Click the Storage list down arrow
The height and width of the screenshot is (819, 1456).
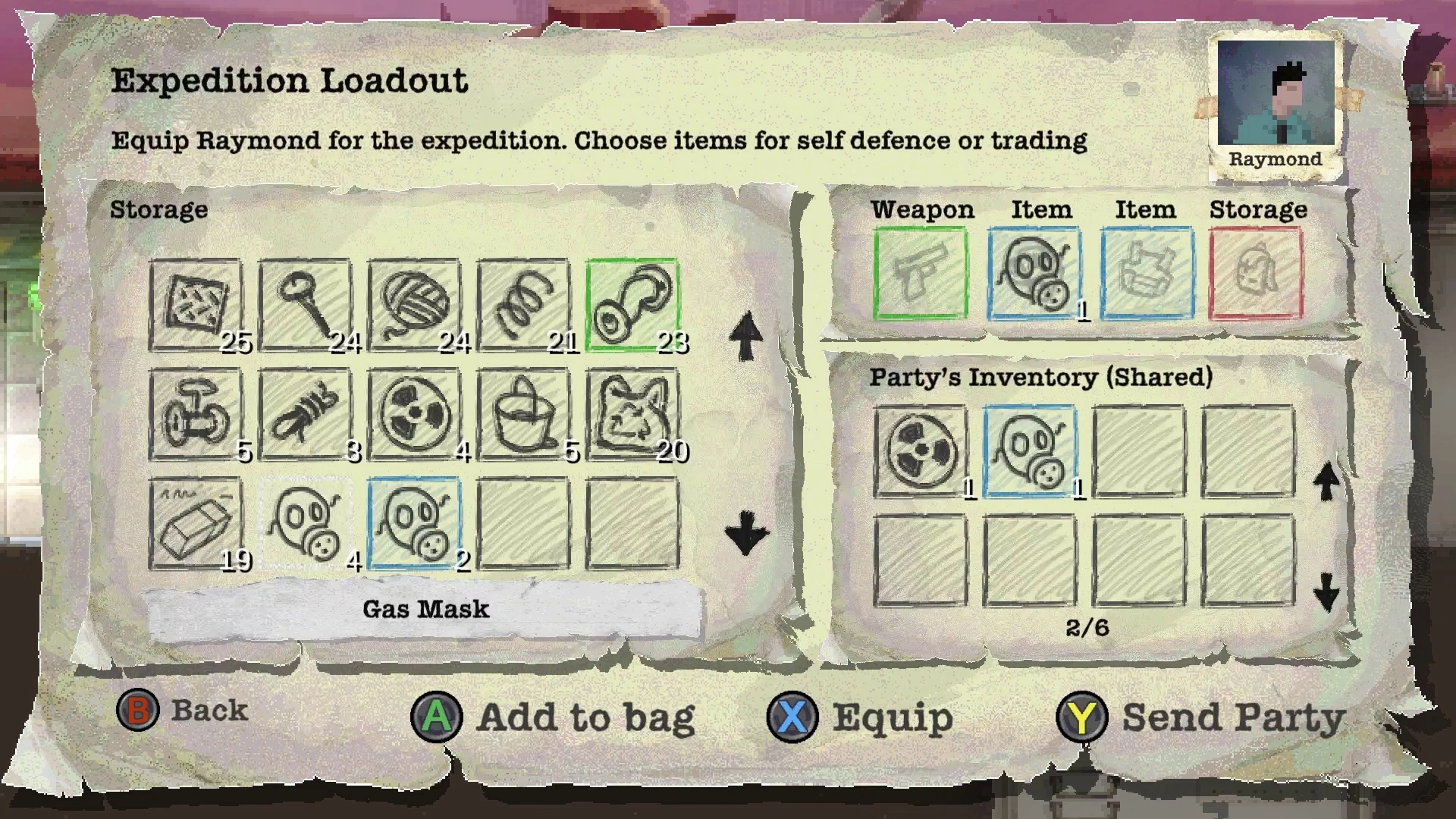[x=746, y=532]
